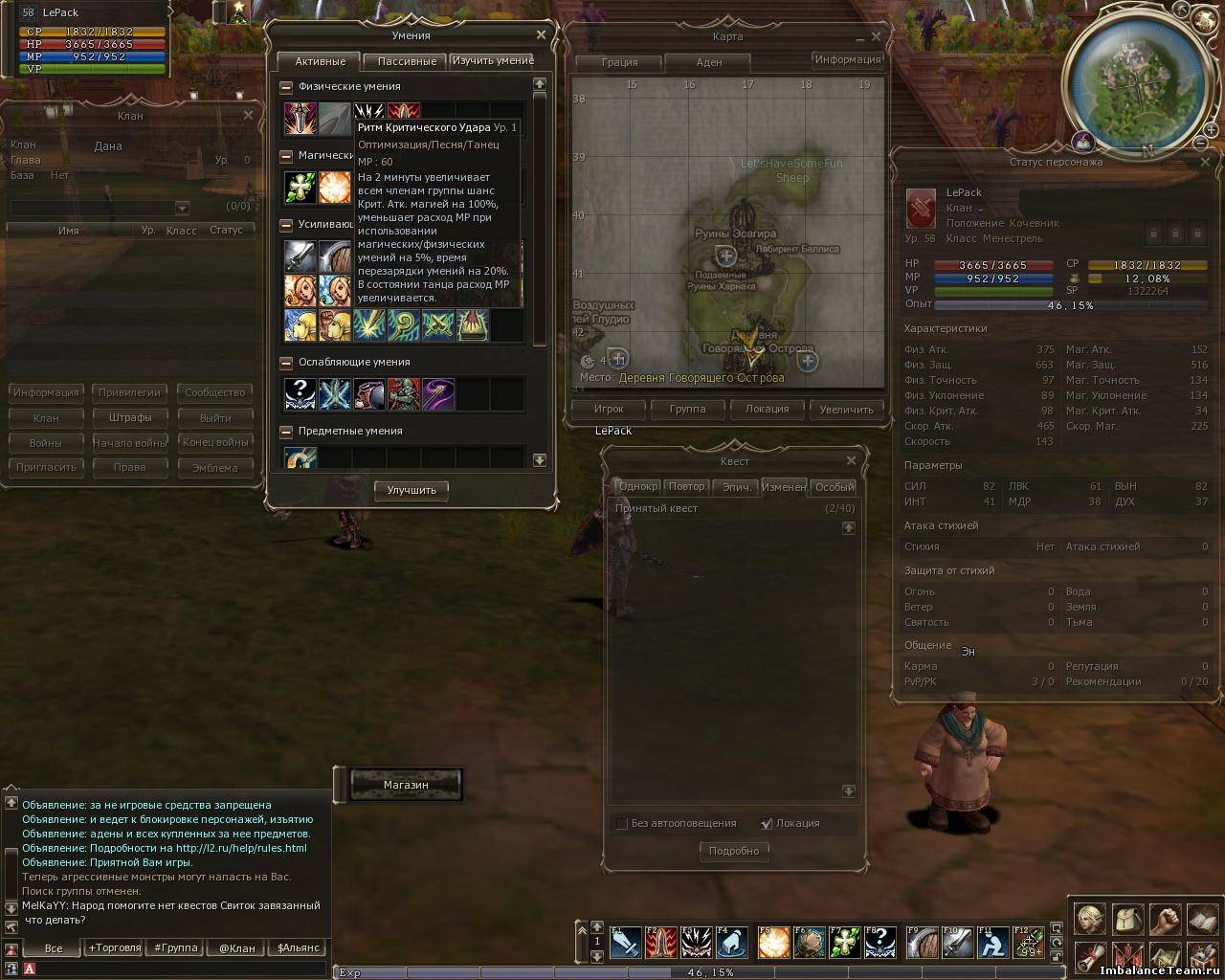Viewport: 1225px width, 980px height.
Task: Click the clan Пригласить button
Action: [x=46, y=467]
